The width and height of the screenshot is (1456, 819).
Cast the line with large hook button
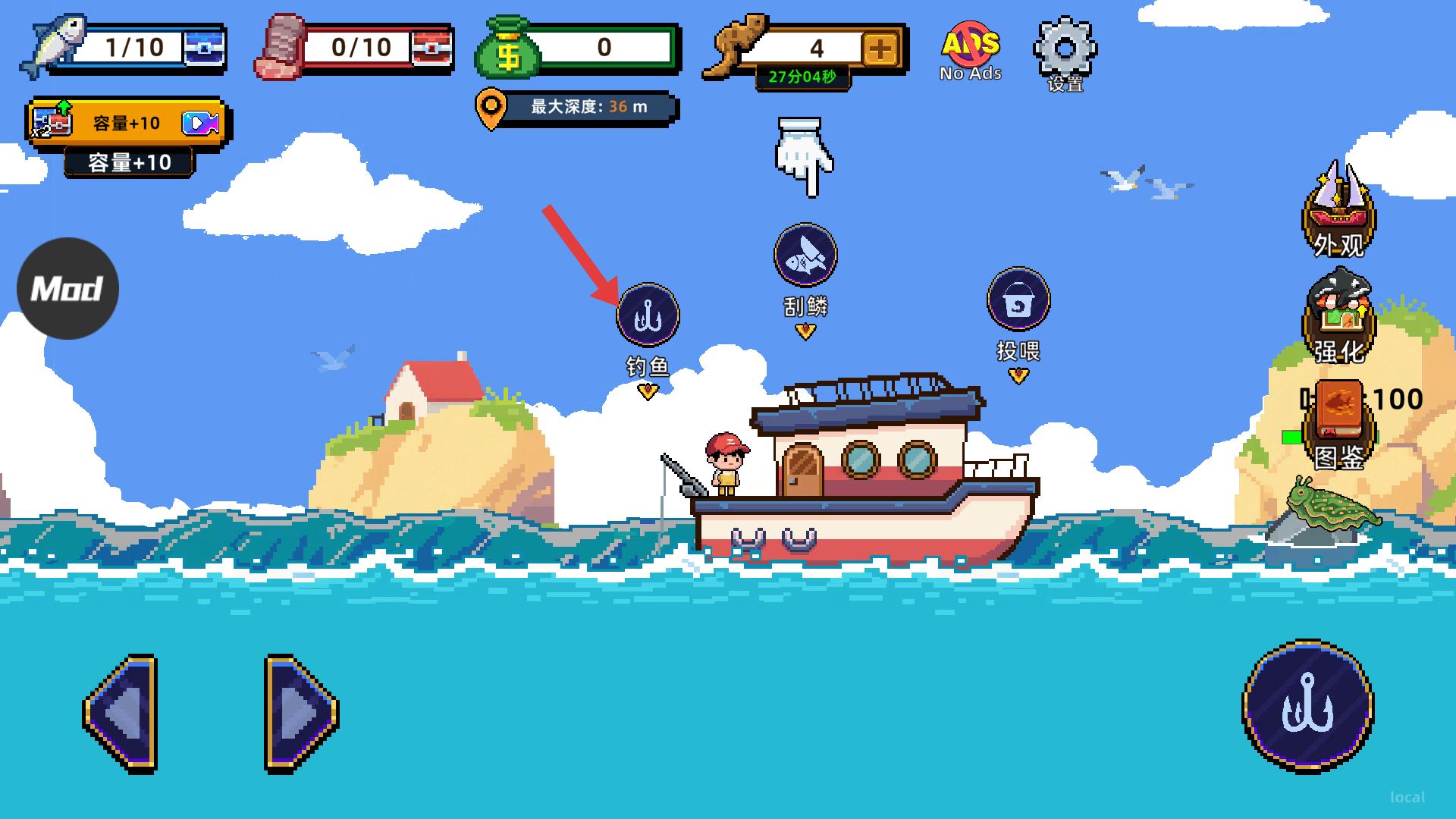pos(1307,707)
